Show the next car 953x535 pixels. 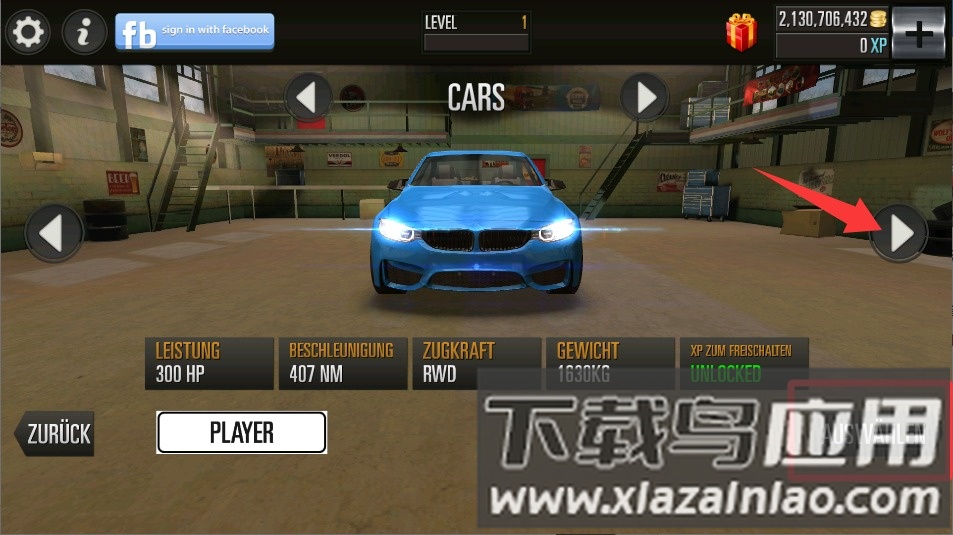point(899,234)
